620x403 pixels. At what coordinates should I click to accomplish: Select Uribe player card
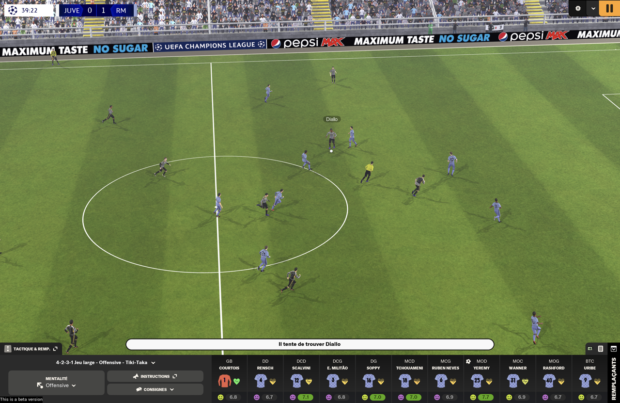[589, 380]
